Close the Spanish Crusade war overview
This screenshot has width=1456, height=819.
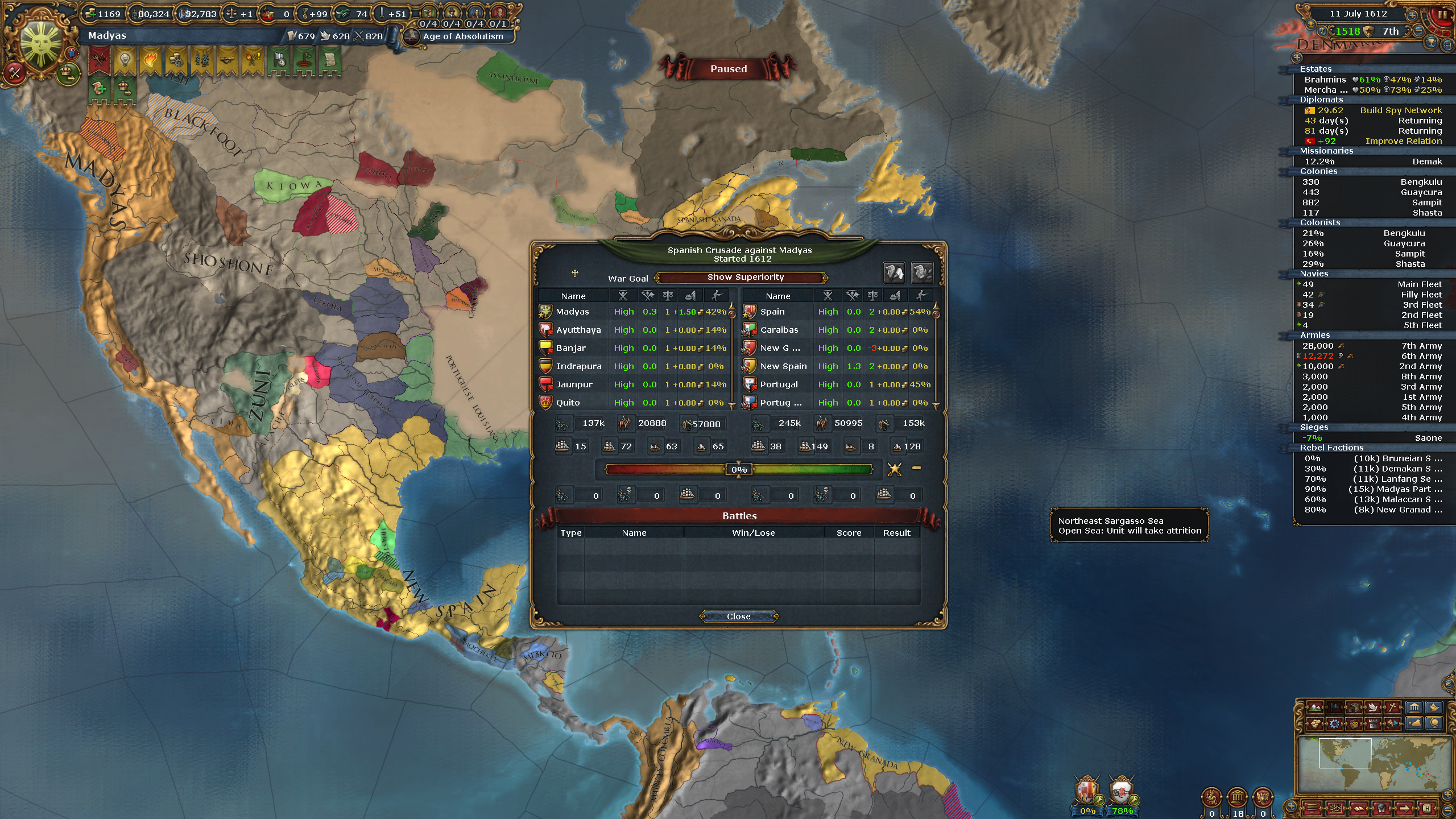[x=738, y=617]
